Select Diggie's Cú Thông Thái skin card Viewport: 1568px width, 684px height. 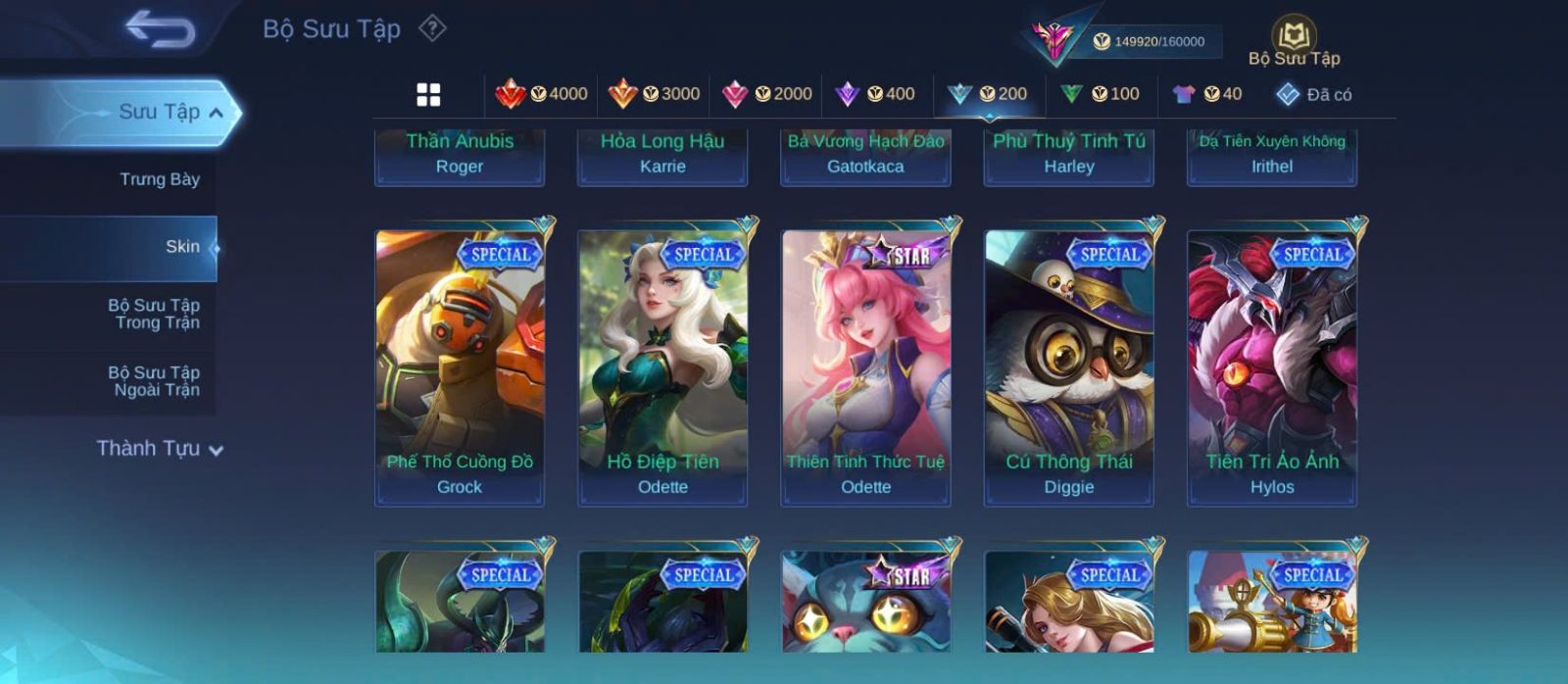(1069, 367)
